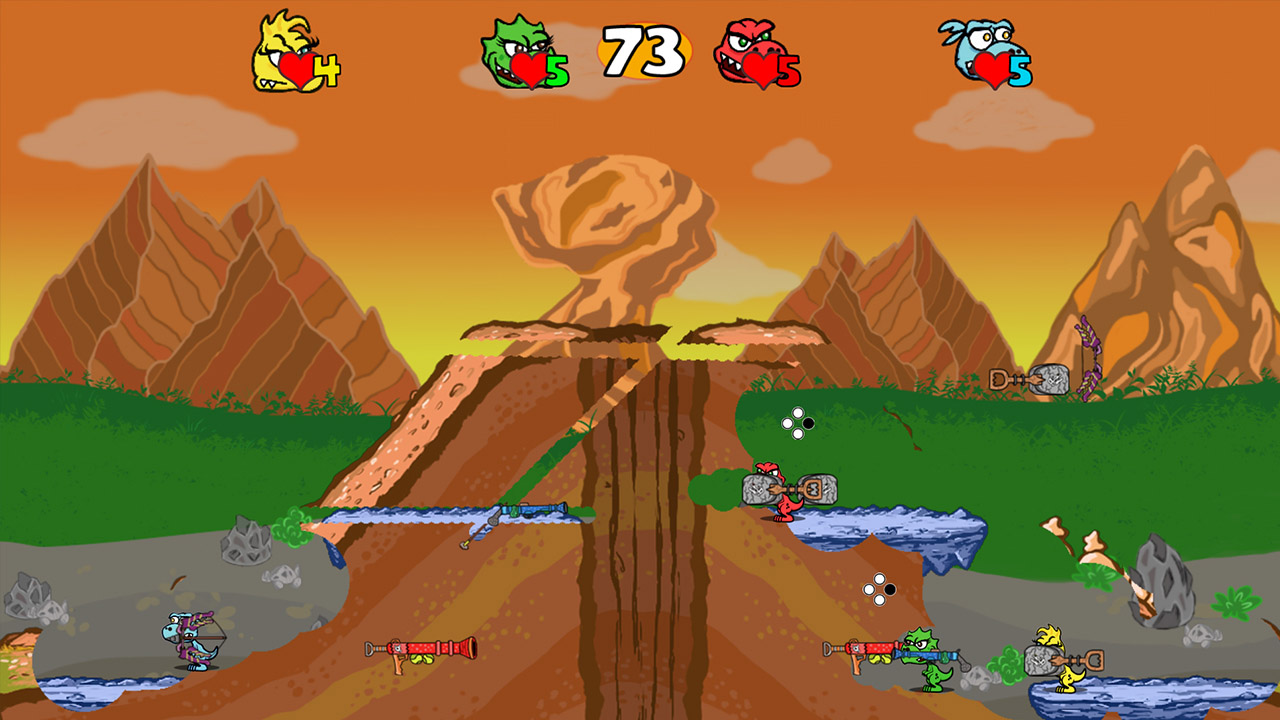Expand the target marker near the bottom platform

tap(877, 588)
